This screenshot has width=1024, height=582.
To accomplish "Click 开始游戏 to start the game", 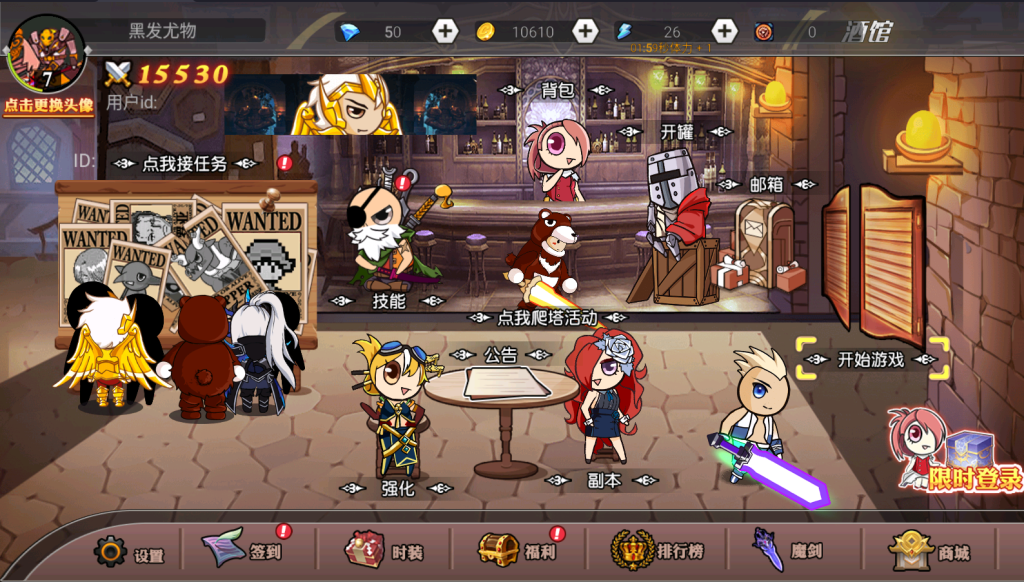I will point(871,360).
